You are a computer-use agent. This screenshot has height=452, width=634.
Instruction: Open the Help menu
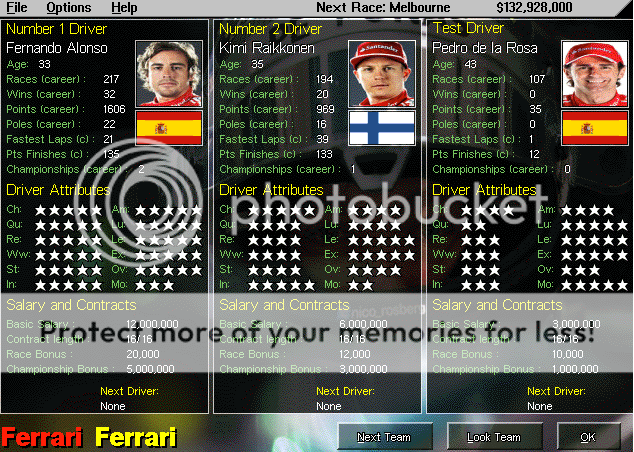click(124, 7)
